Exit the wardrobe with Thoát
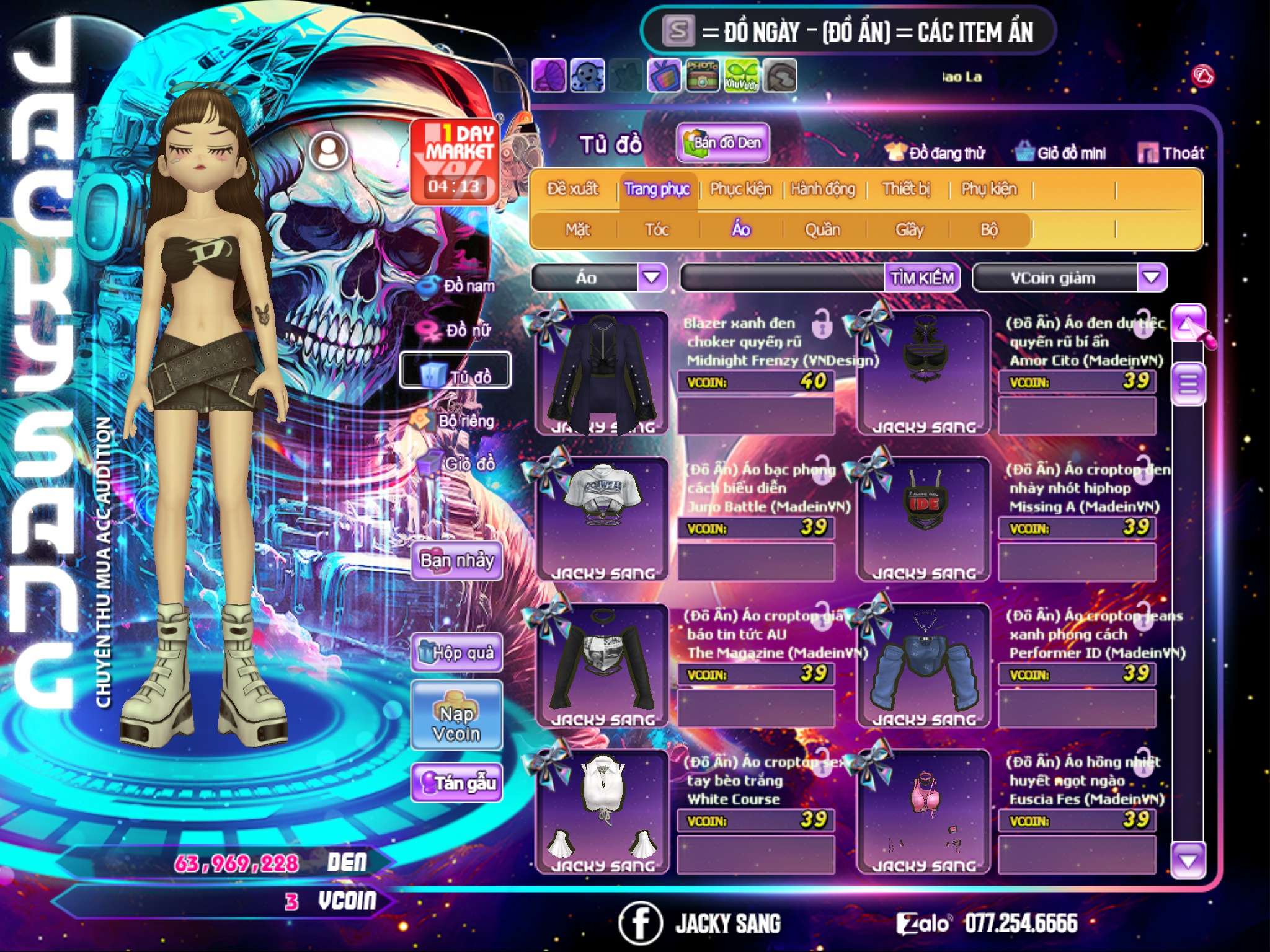Image resolution: width=1270 pixels, height=952 pixels. [x=1171, y=153]
